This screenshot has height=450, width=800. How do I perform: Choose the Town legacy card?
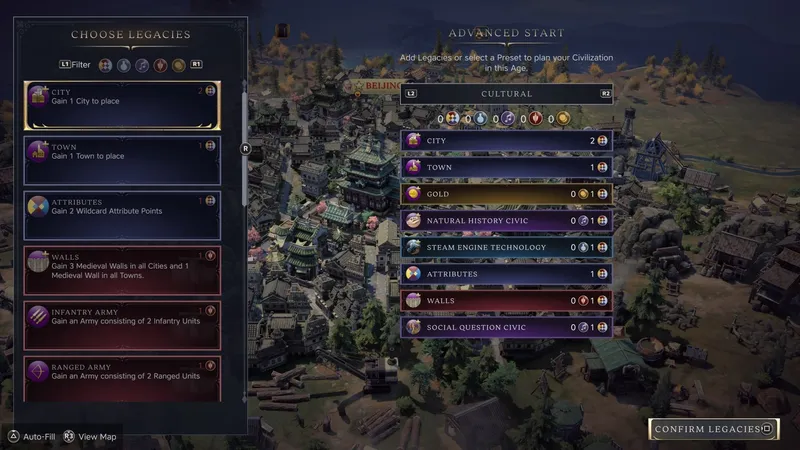(x=122, y=161)
